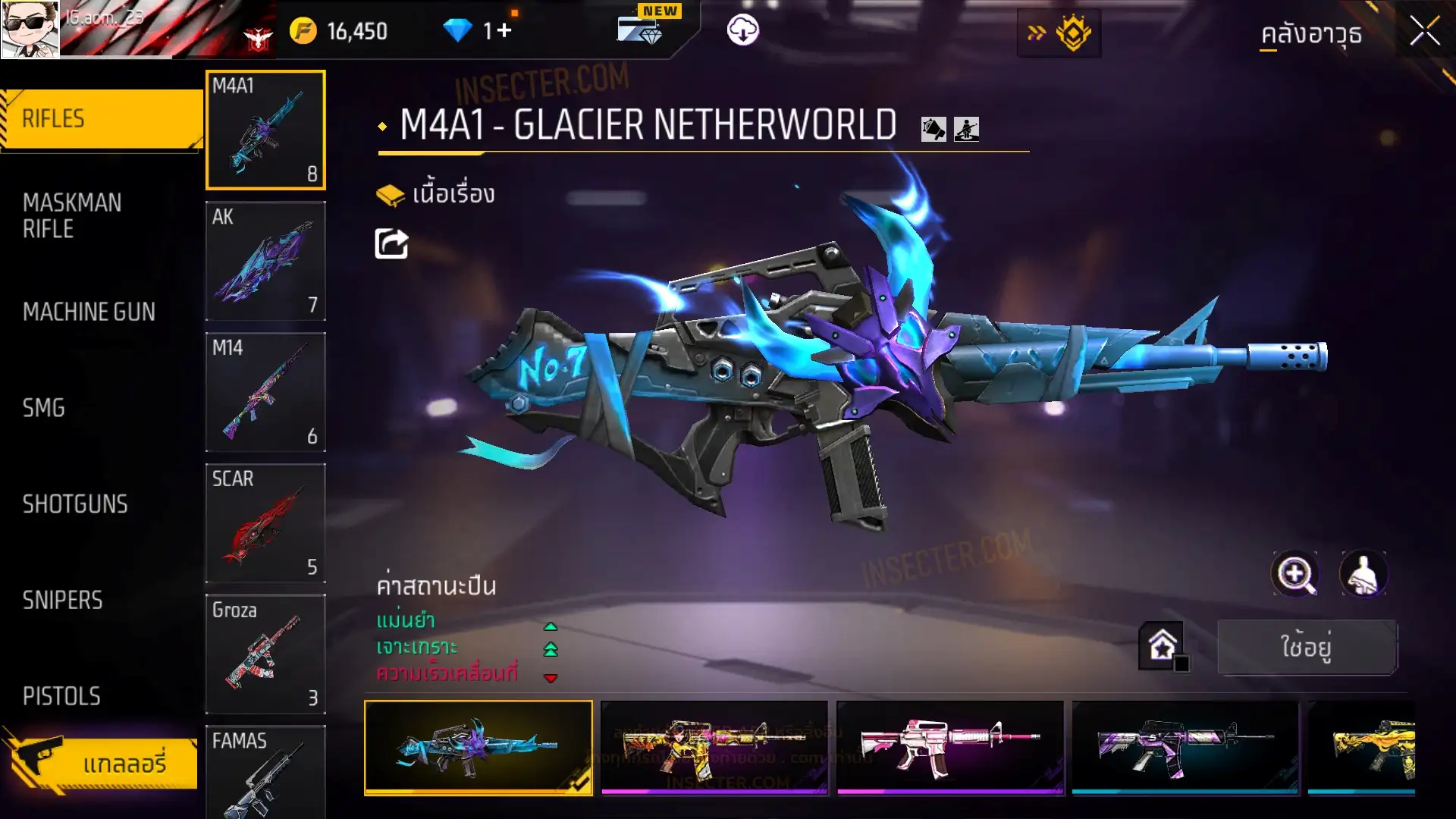The height and width of the screenshot is (819, 1456).
Task: Select the AK weapon tile
Action: click(265, 261)
